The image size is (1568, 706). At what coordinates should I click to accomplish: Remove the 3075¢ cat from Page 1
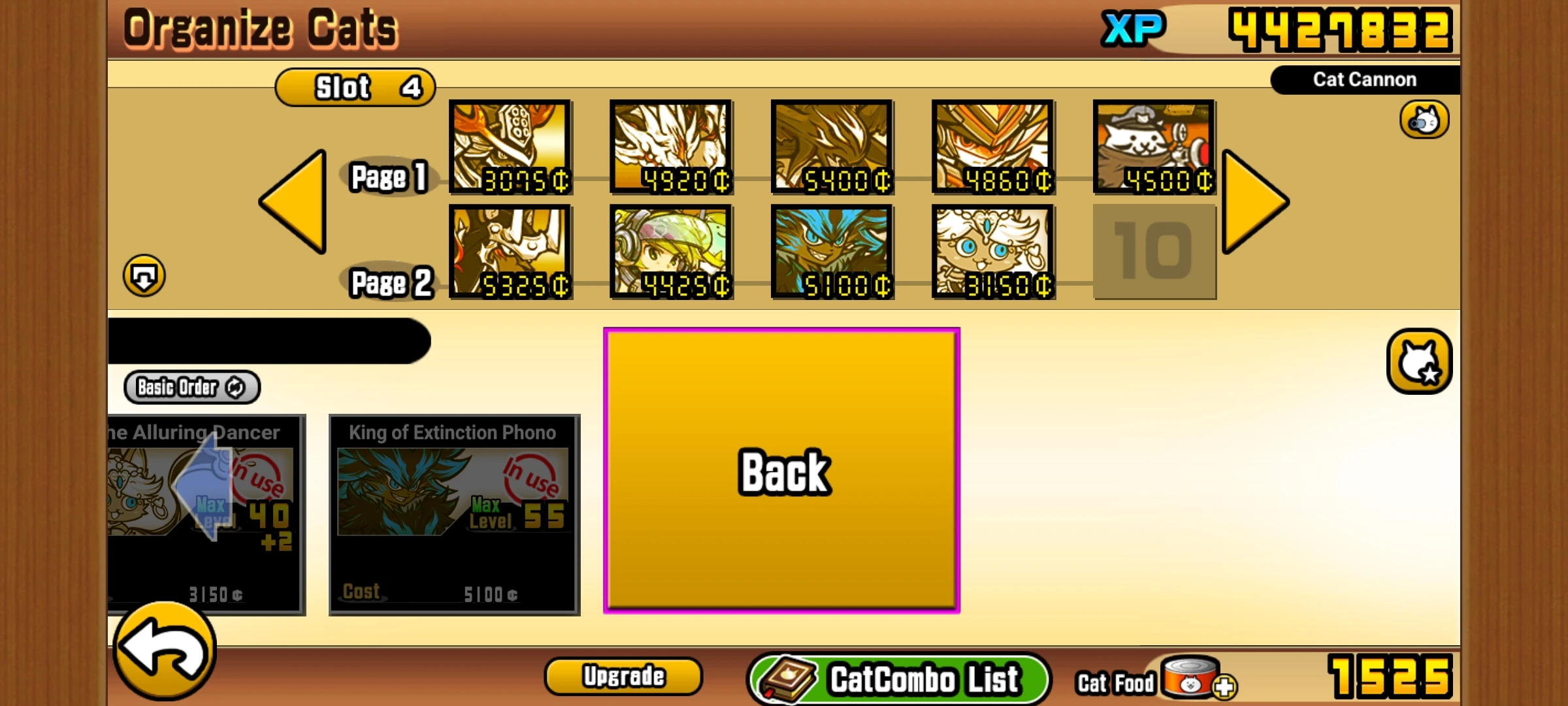[x=510, y=147]
